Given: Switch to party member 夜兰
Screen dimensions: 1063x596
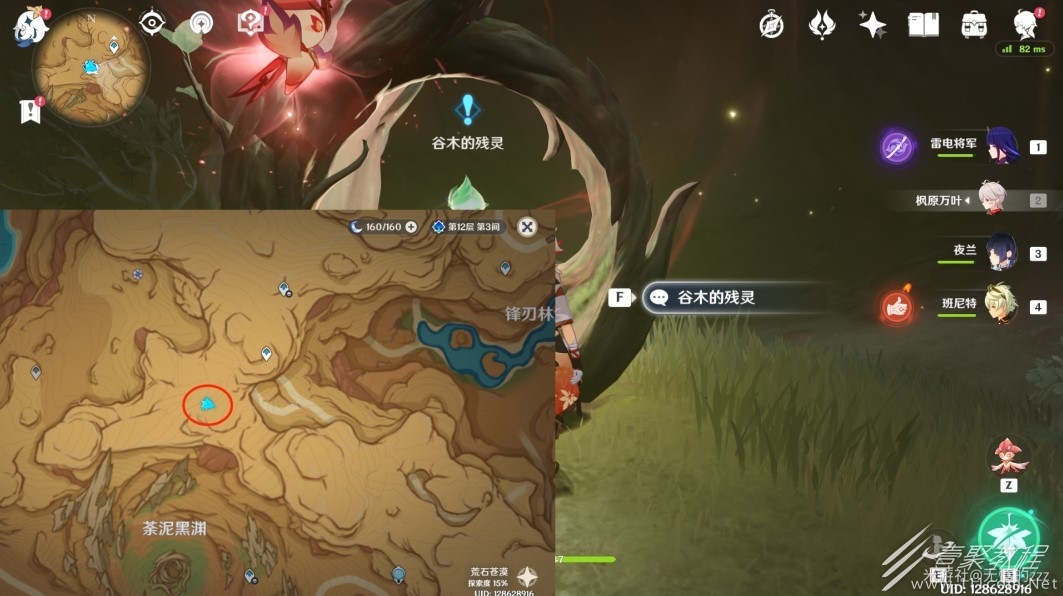Looking at the screenshot, I should (x=1001, y=253).
